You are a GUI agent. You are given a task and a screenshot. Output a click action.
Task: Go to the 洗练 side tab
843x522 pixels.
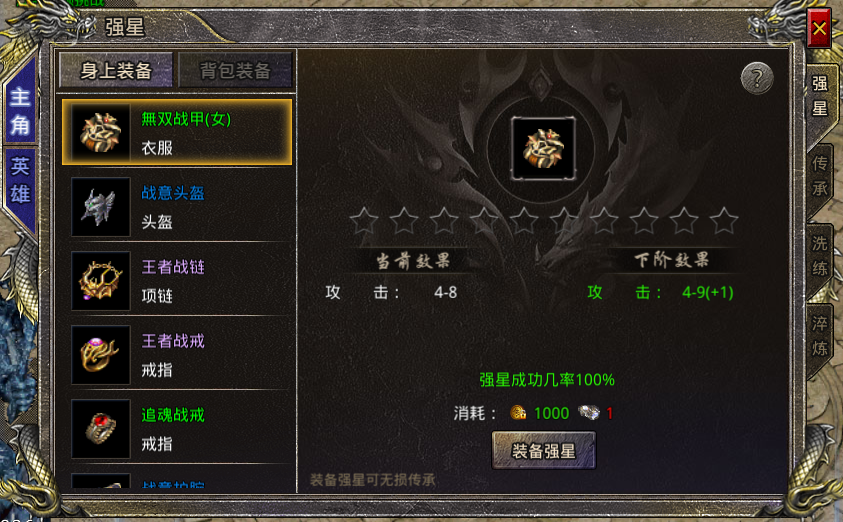[x=820, y=254]
